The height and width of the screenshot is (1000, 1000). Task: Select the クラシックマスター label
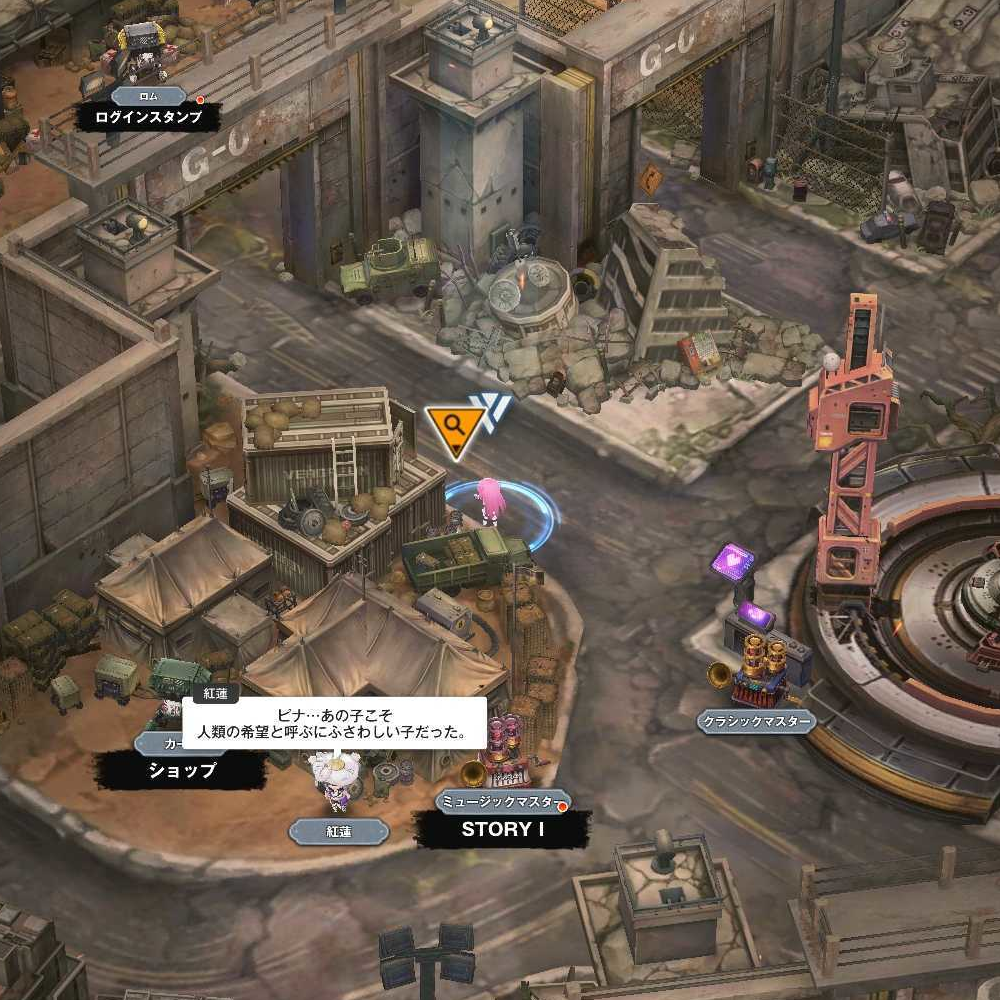point(756,720)
